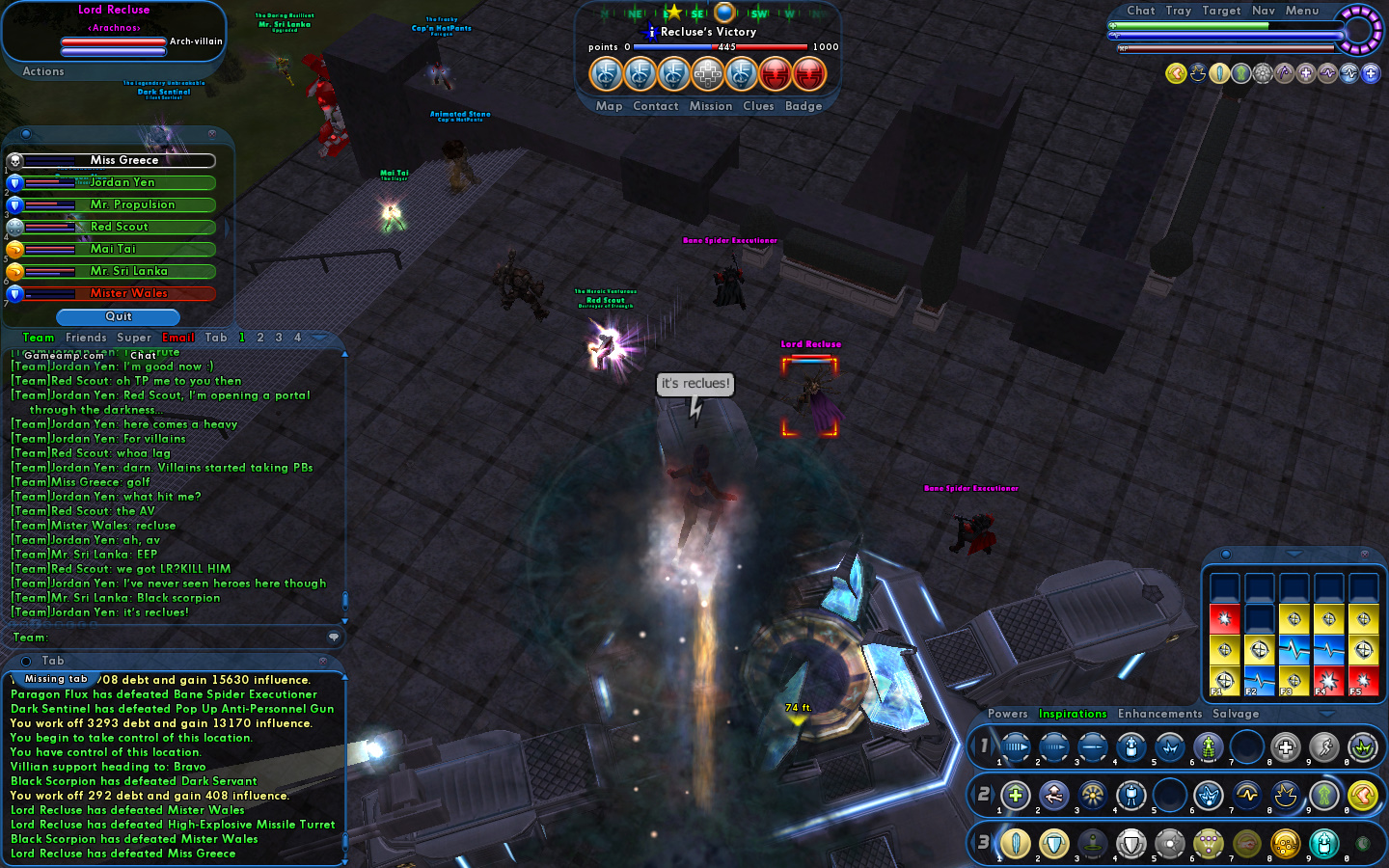Open the Nav option in top bar
Screen dimensions: 1389x868
point(1264,11)
